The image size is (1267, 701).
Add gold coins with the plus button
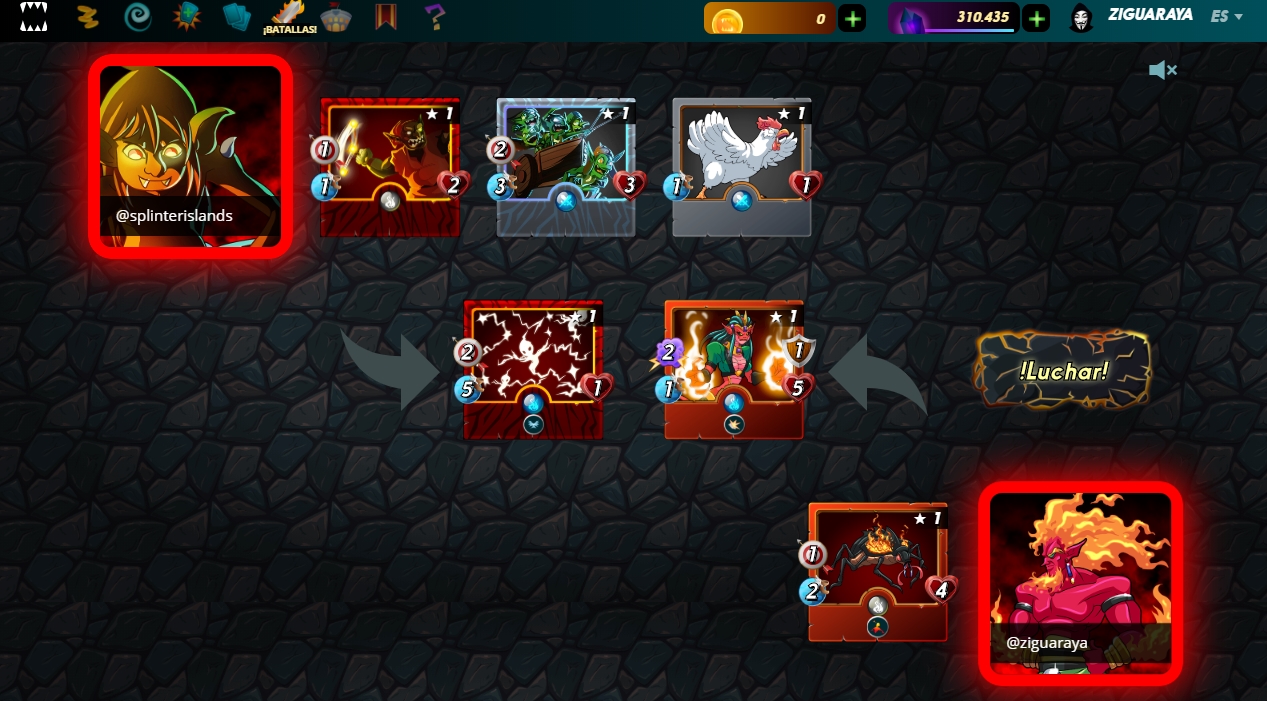tap(852, 18)
